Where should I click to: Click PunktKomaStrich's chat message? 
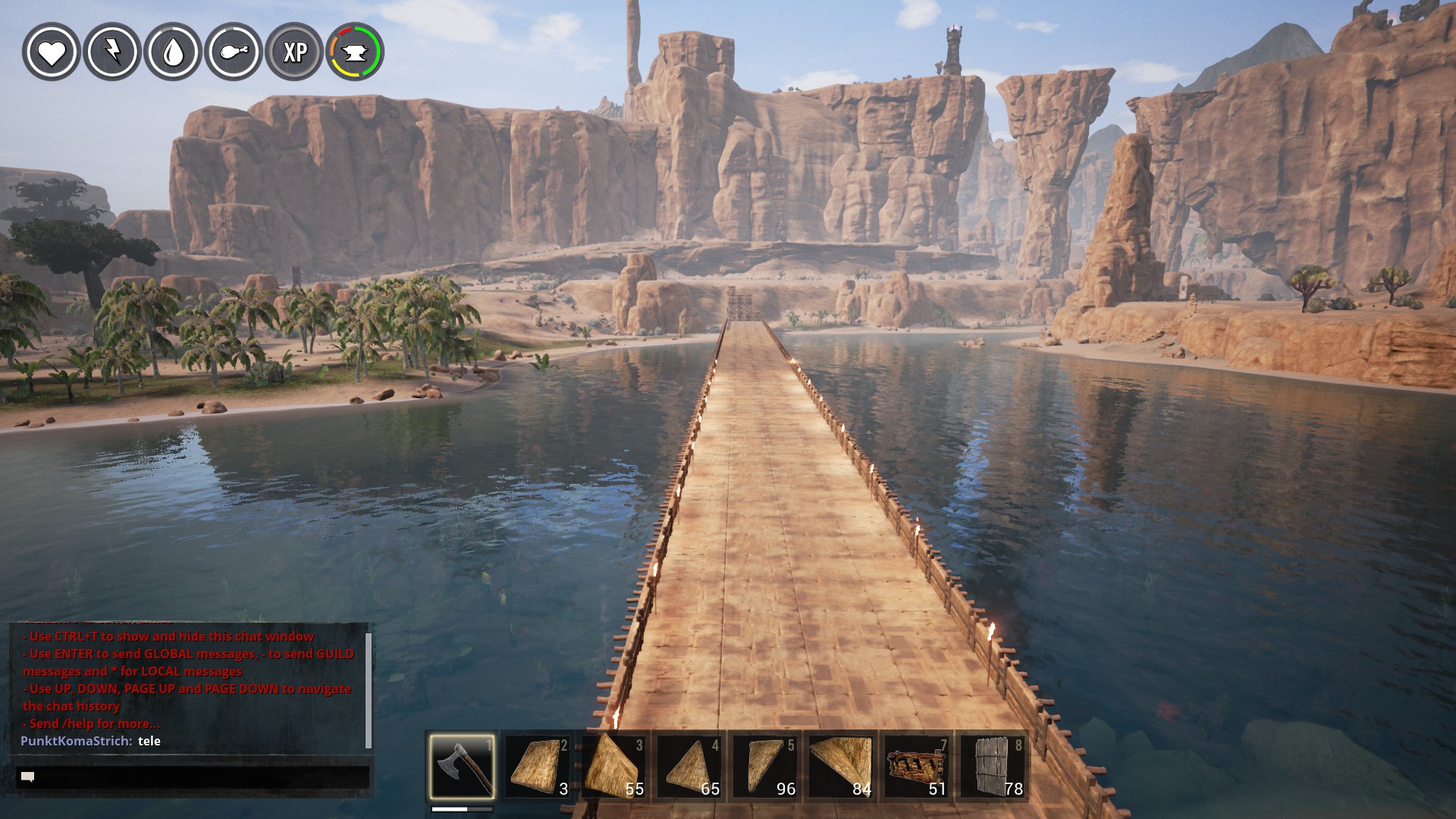pyautogui.click(x=91, y=741)
